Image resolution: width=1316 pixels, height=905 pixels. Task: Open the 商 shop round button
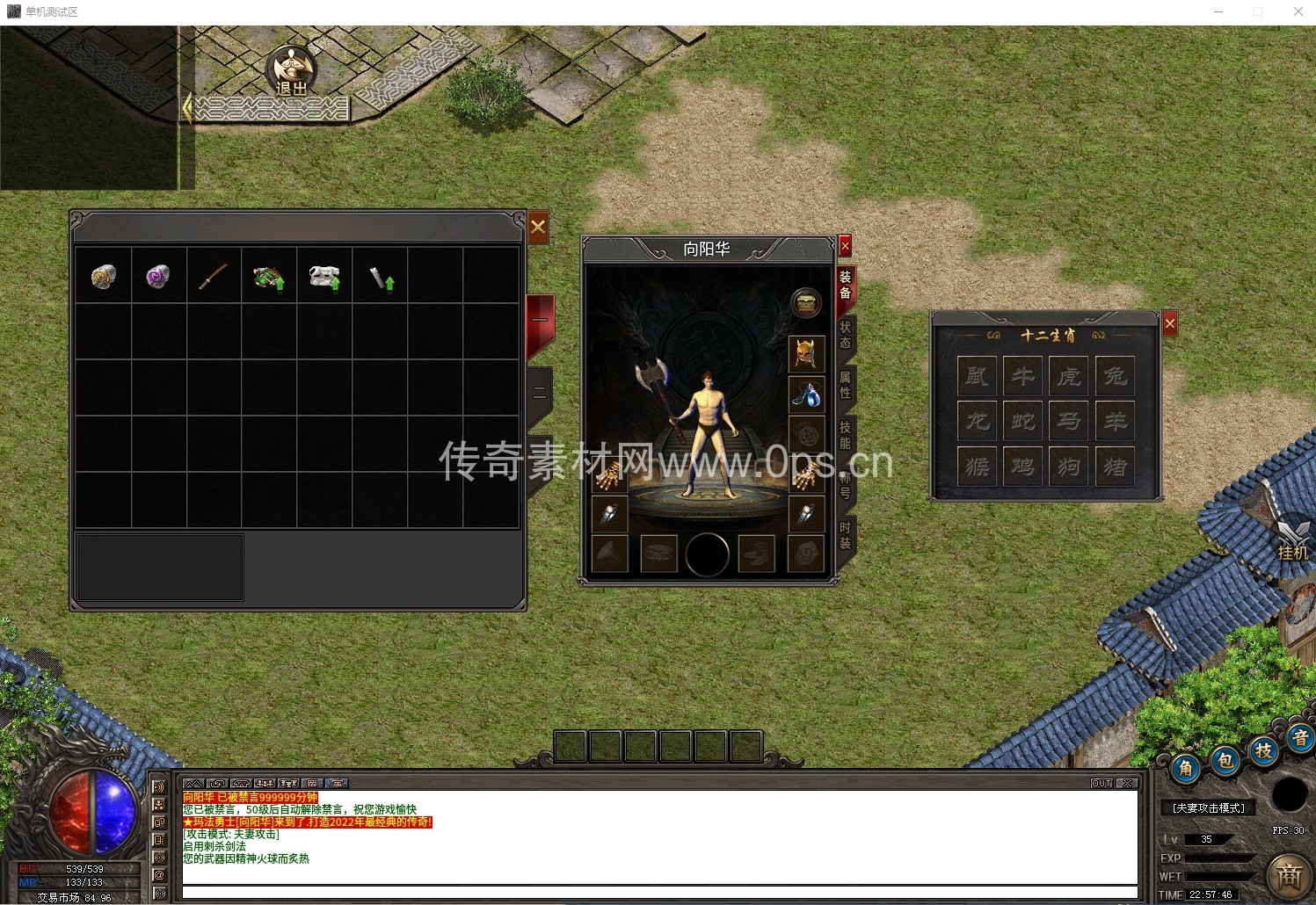click(x=1289, y=875)
